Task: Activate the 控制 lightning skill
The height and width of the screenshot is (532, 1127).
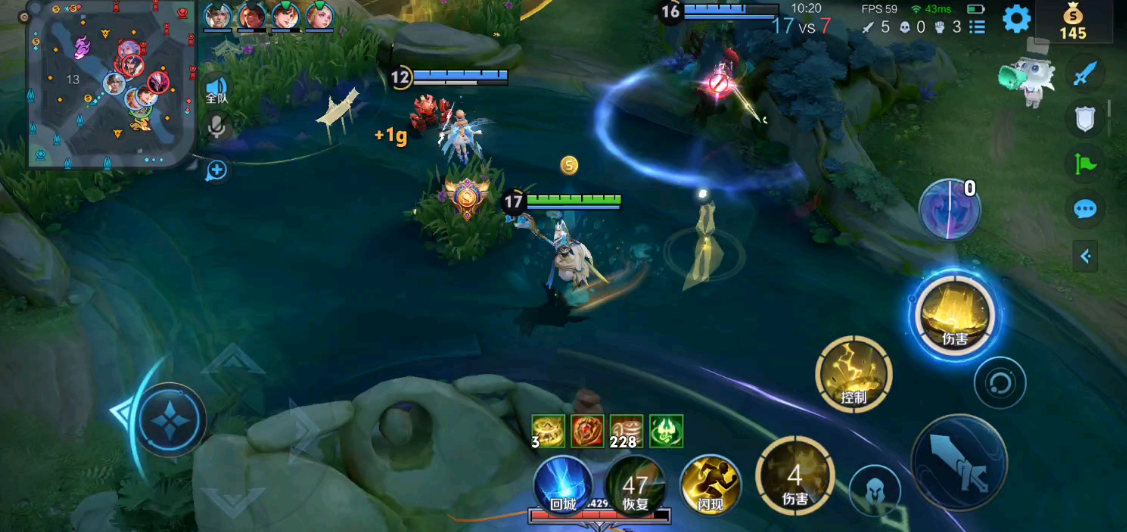Action: (853, 374)
